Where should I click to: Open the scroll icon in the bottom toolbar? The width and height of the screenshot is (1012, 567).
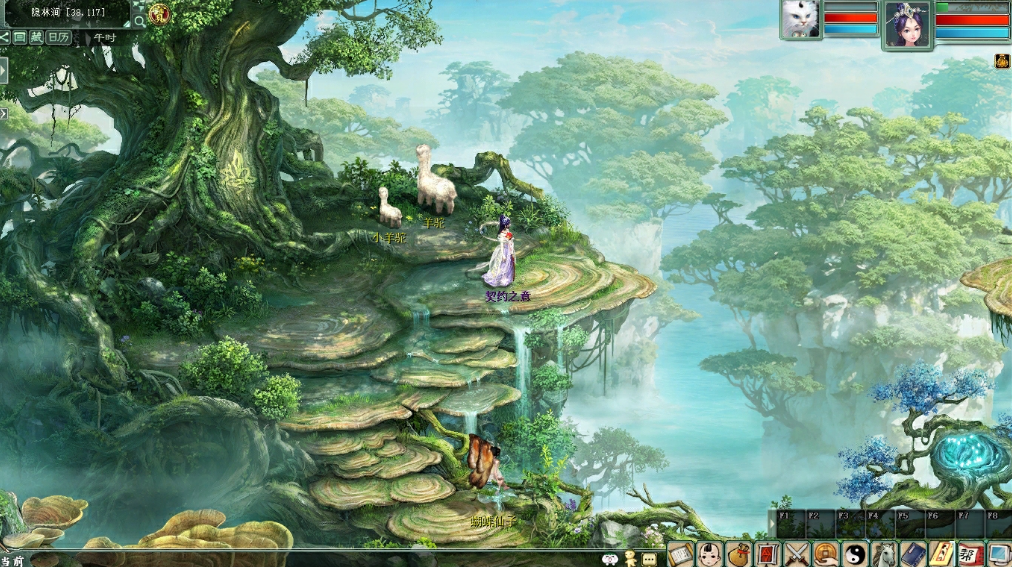680,554
